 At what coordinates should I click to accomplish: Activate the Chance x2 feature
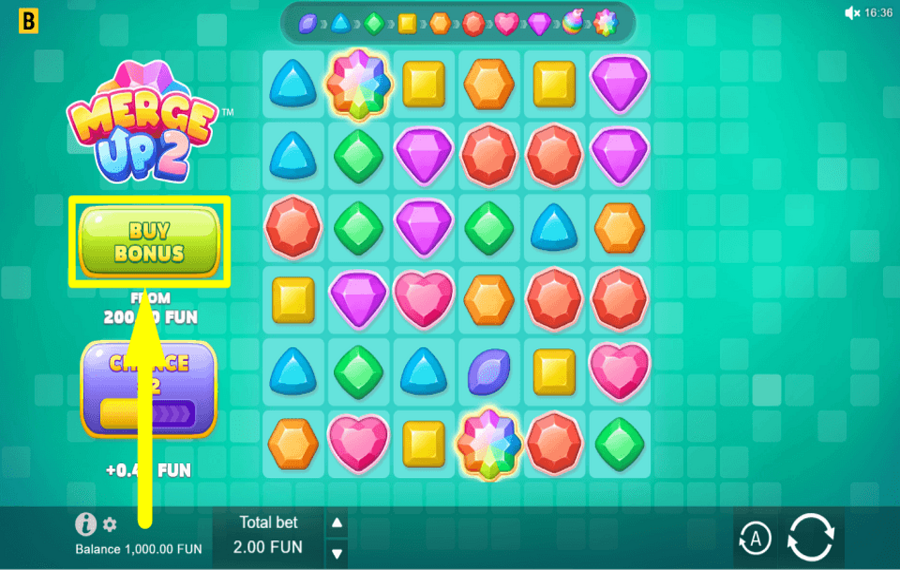point(149,390)
